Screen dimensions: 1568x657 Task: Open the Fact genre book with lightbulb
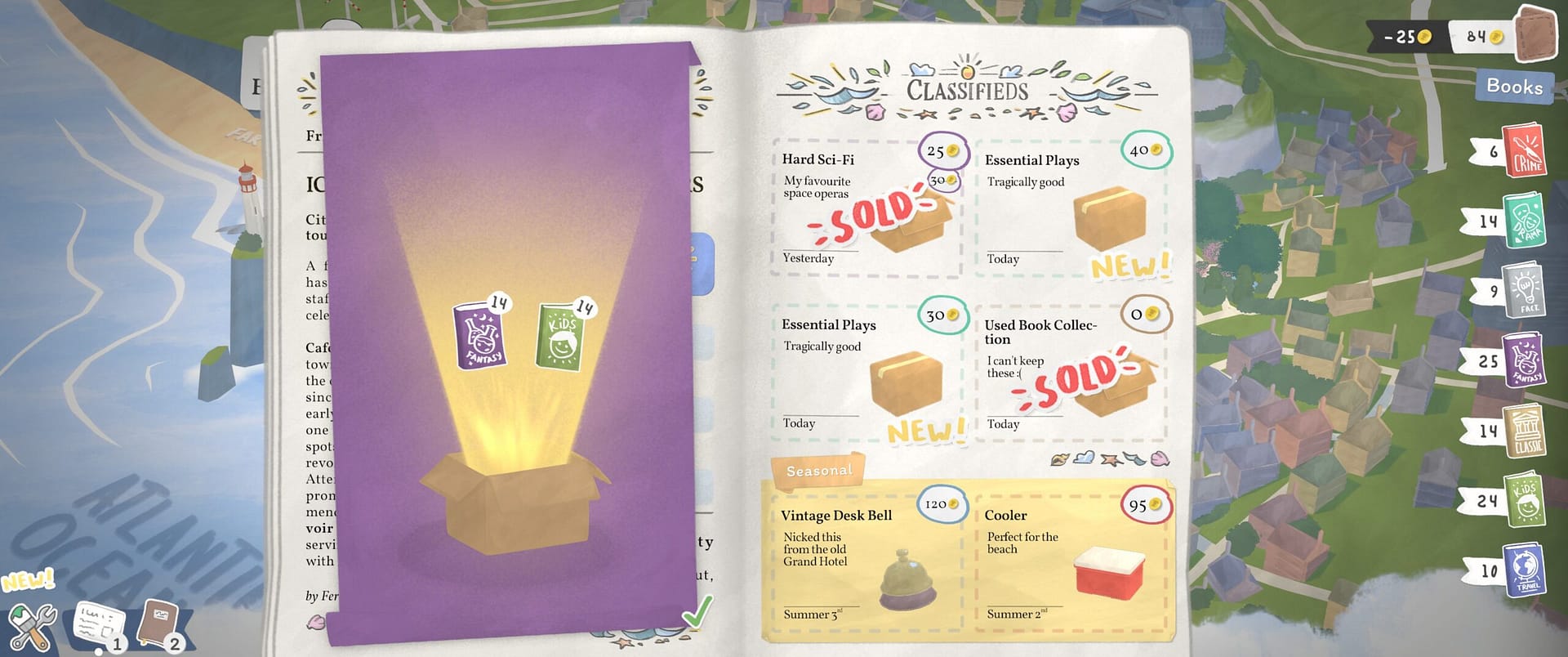point(1524,291)
